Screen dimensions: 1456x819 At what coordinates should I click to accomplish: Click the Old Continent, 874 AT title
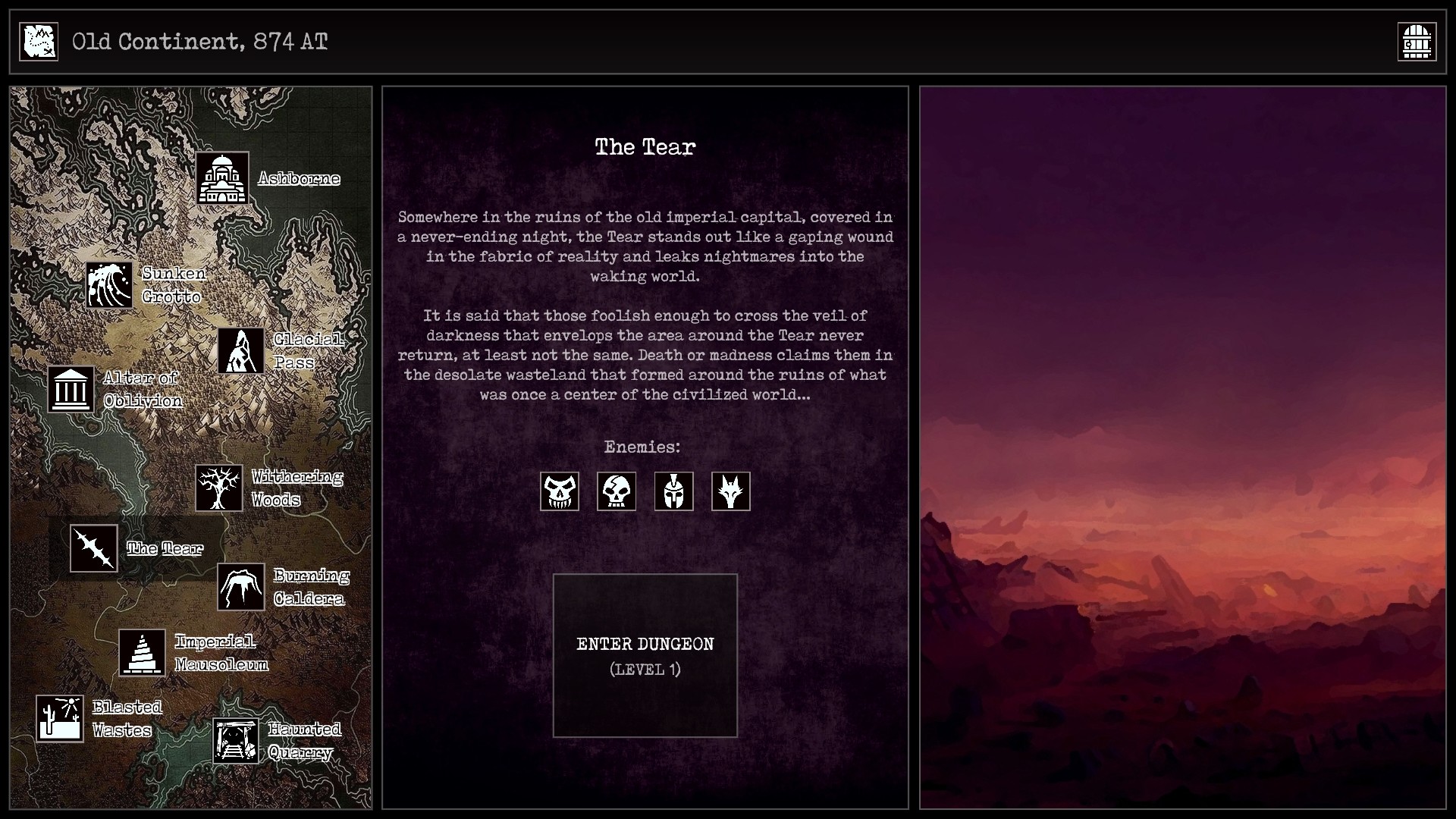click(x=199, y=42)
